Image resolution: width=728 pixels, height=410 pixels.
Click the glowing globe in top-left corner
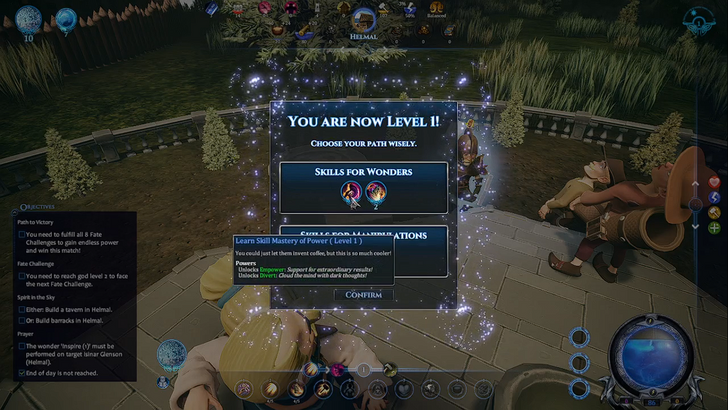coord(29,19)
